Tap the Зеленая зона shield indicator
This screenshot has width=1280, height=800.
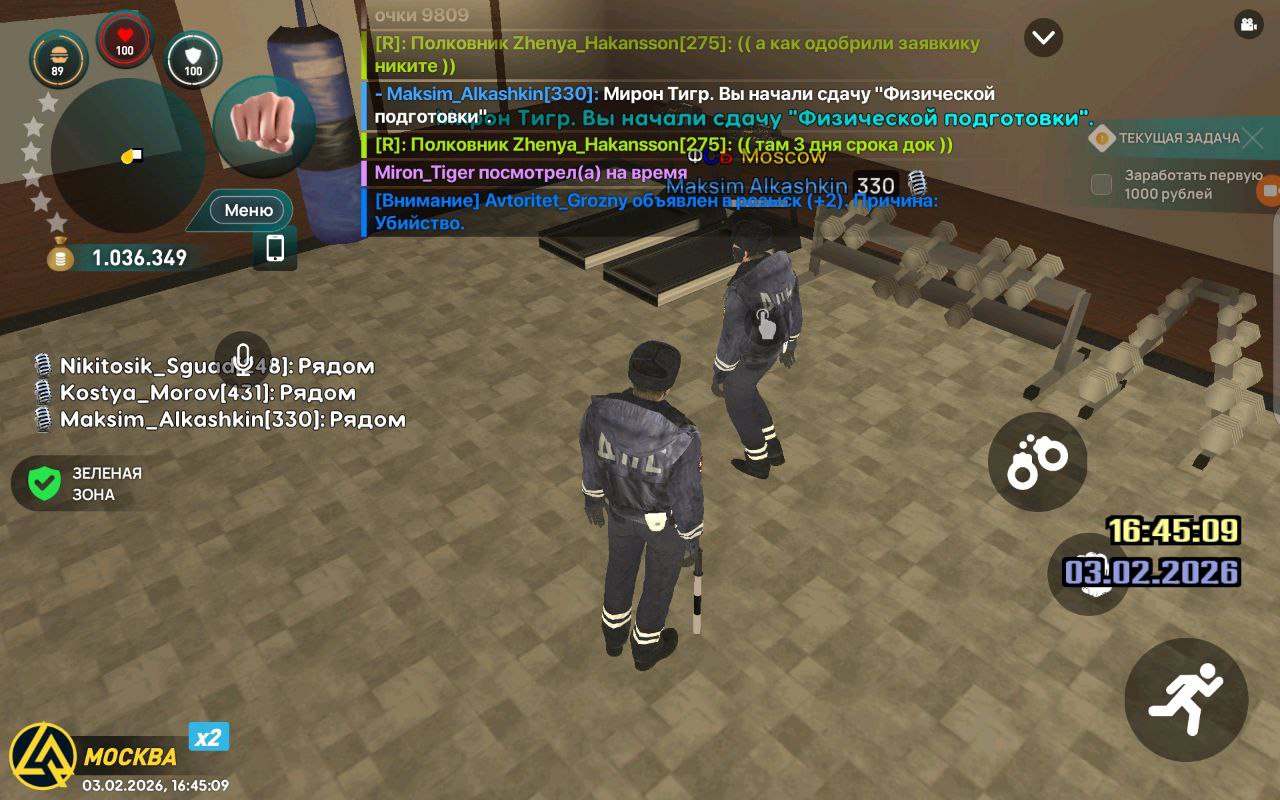click(x=44, y=484)
